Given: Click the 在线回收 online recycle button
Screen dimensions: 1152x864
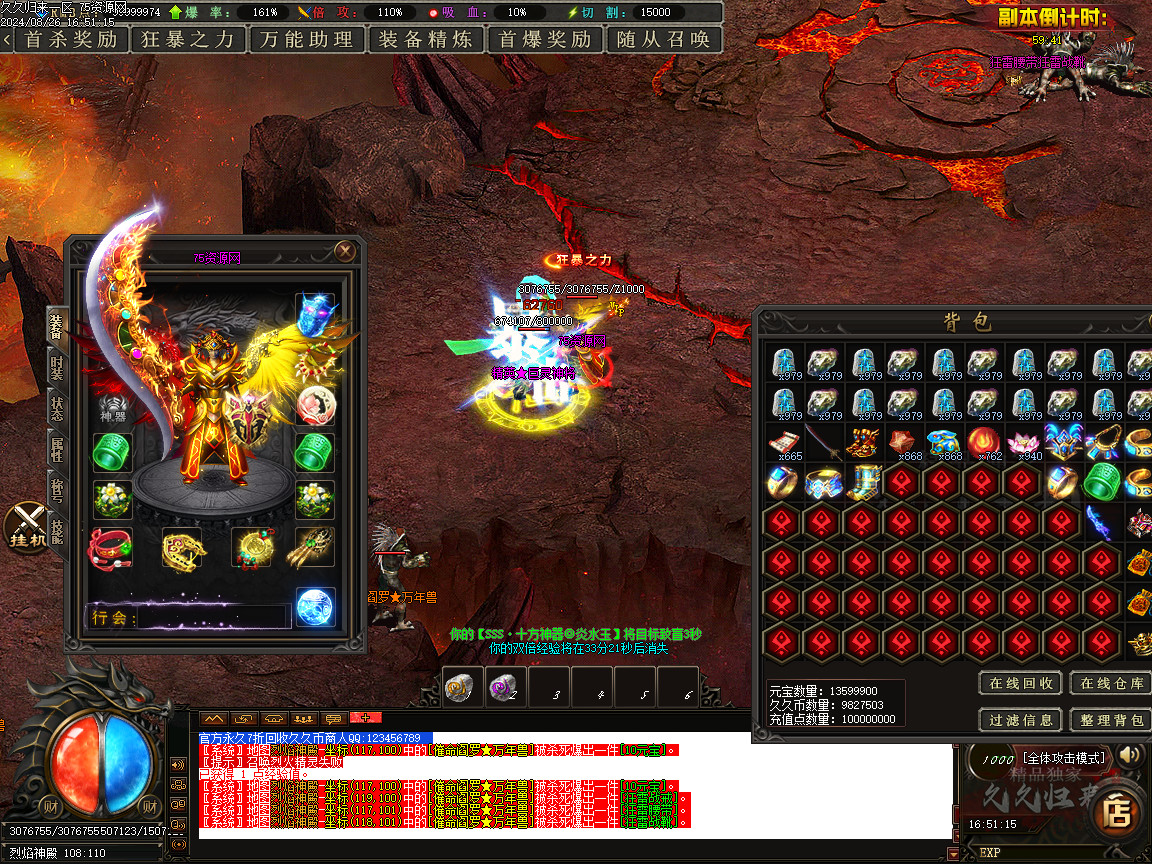Looking at the screenshot, I should [x=1020, y=684].
